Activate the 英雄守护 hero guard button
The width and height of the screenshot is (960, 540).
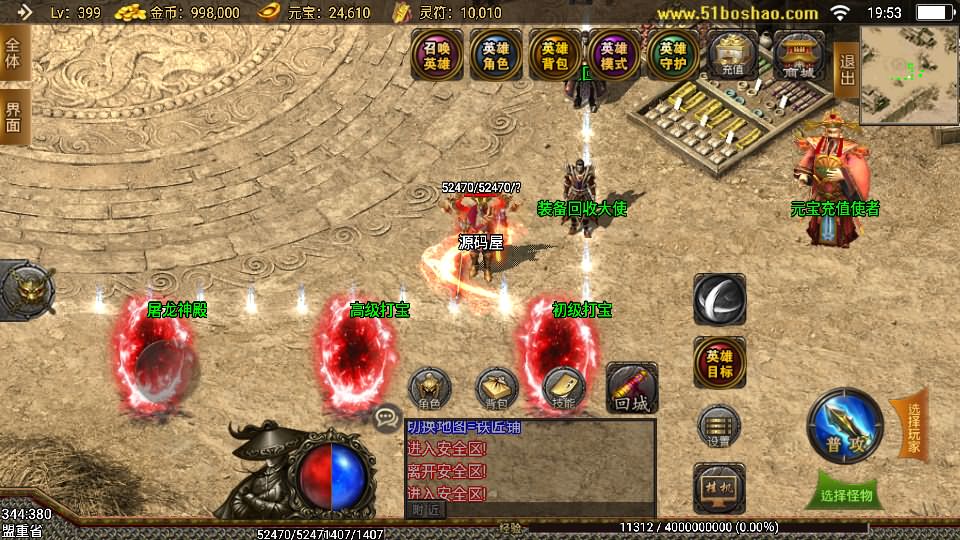pos(673,55)
